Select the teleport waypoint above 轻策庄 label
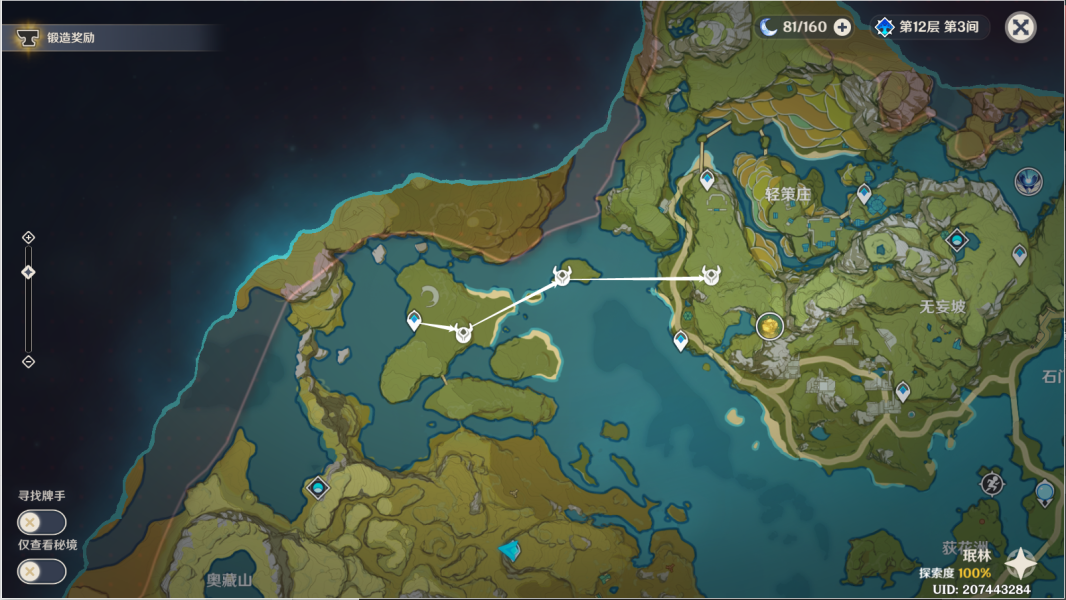This screenshot has height=600, width=1066. (708, 180)
